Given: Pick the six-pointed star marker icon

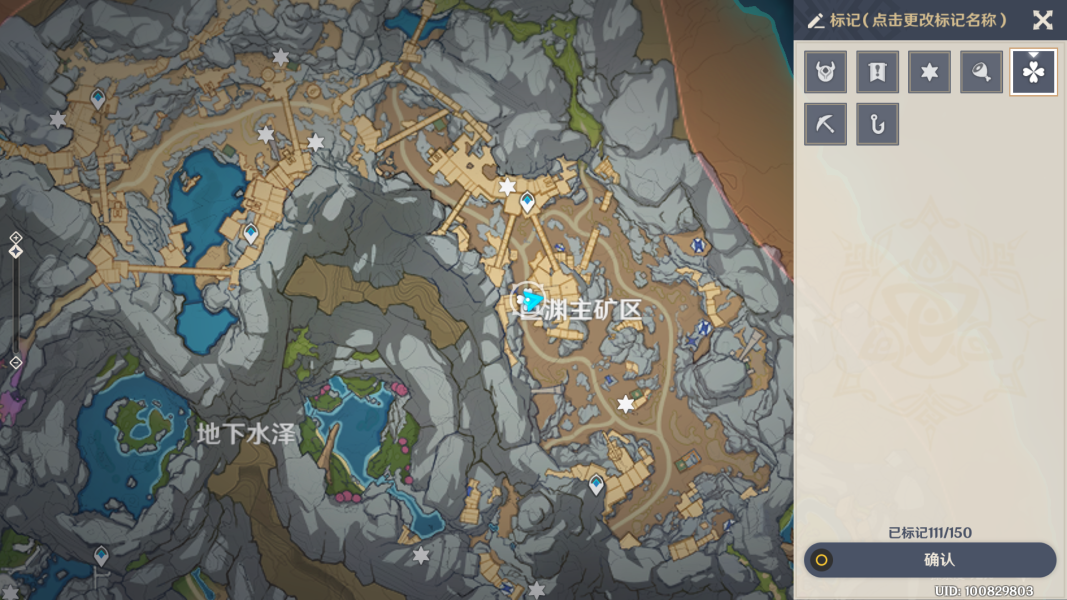Looking at the screenshot, I should pos(929,72).
